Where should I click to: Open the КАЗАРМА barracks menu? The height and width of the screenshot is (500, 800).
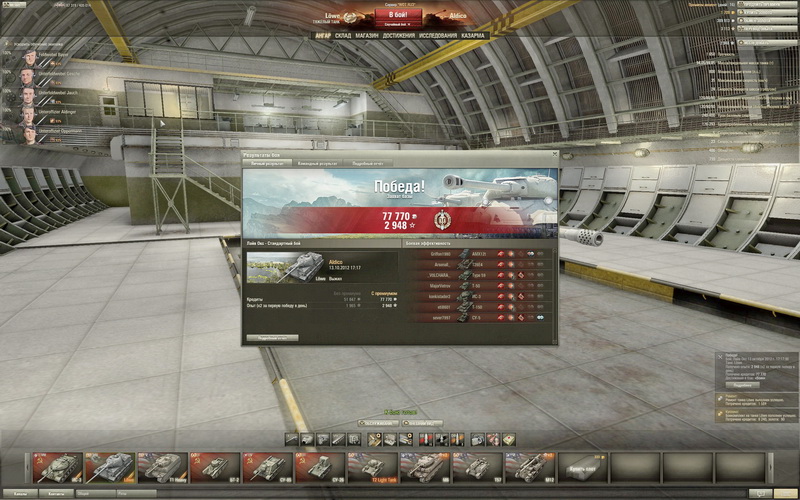point(474,35)
